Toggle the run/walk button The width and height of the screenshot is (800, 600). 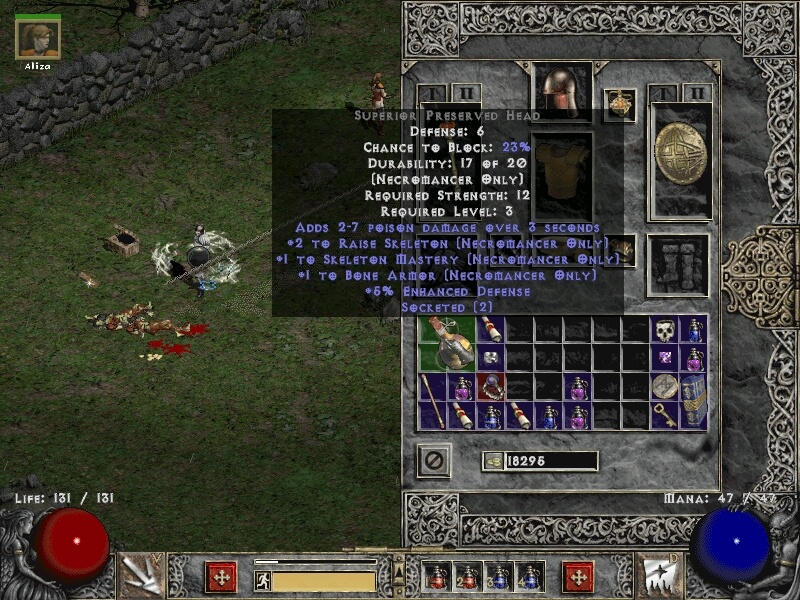pos(263,581)
